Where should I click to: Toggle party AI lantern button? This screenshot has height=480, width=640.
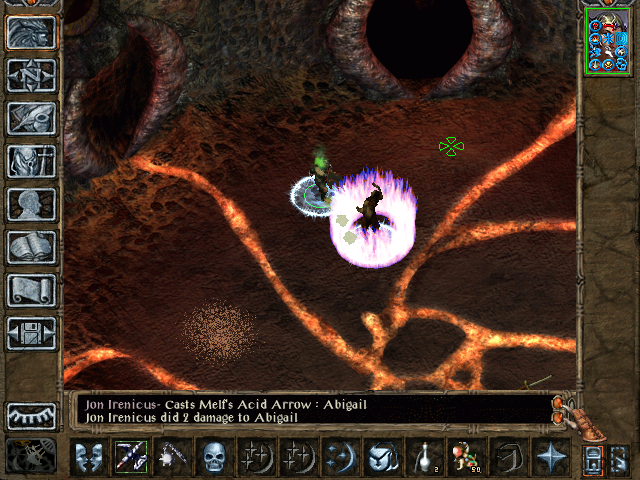click(x=591, y=459)
